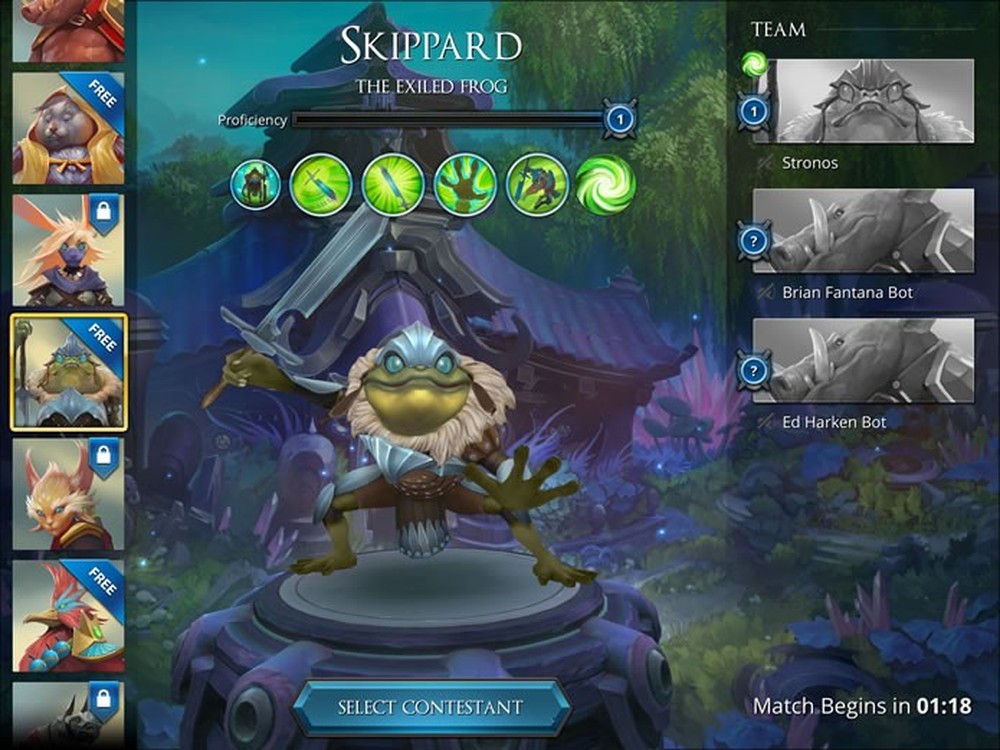
Task: Show the green hand ability icon
Action: pyautogui.click(x=465, y=185)
